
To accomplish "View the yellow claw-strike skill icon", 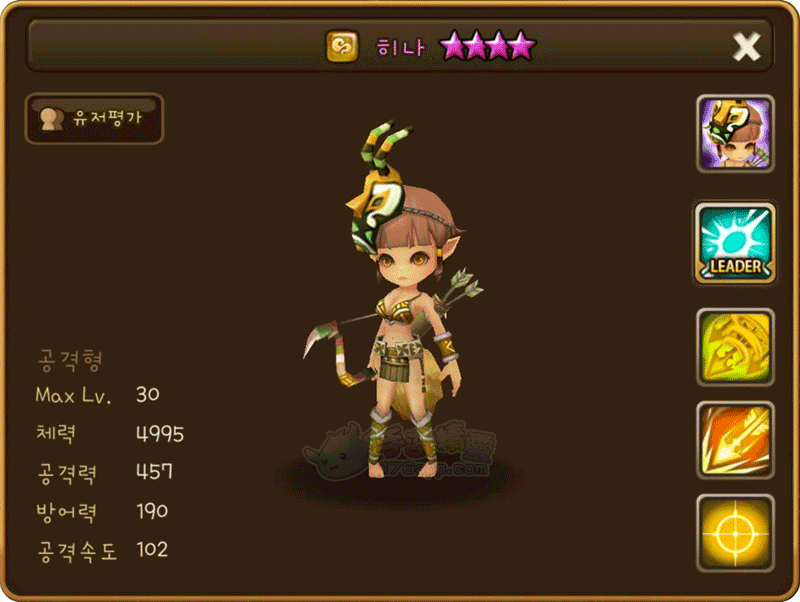I will (735, 346).
